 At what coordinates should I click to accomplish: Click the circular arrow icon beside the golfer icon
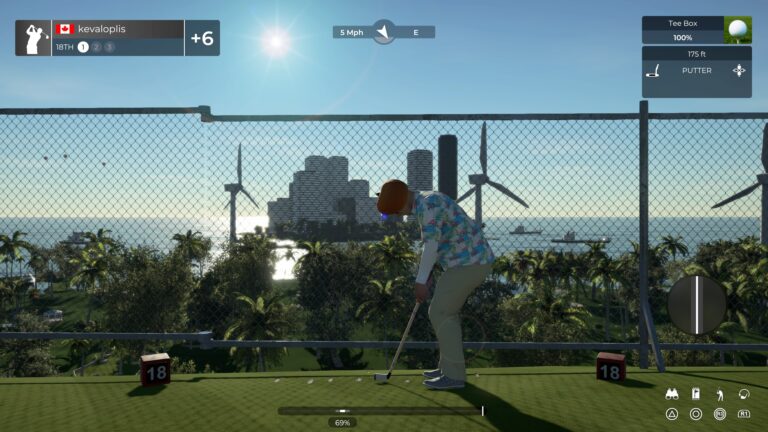click(743, 394)
